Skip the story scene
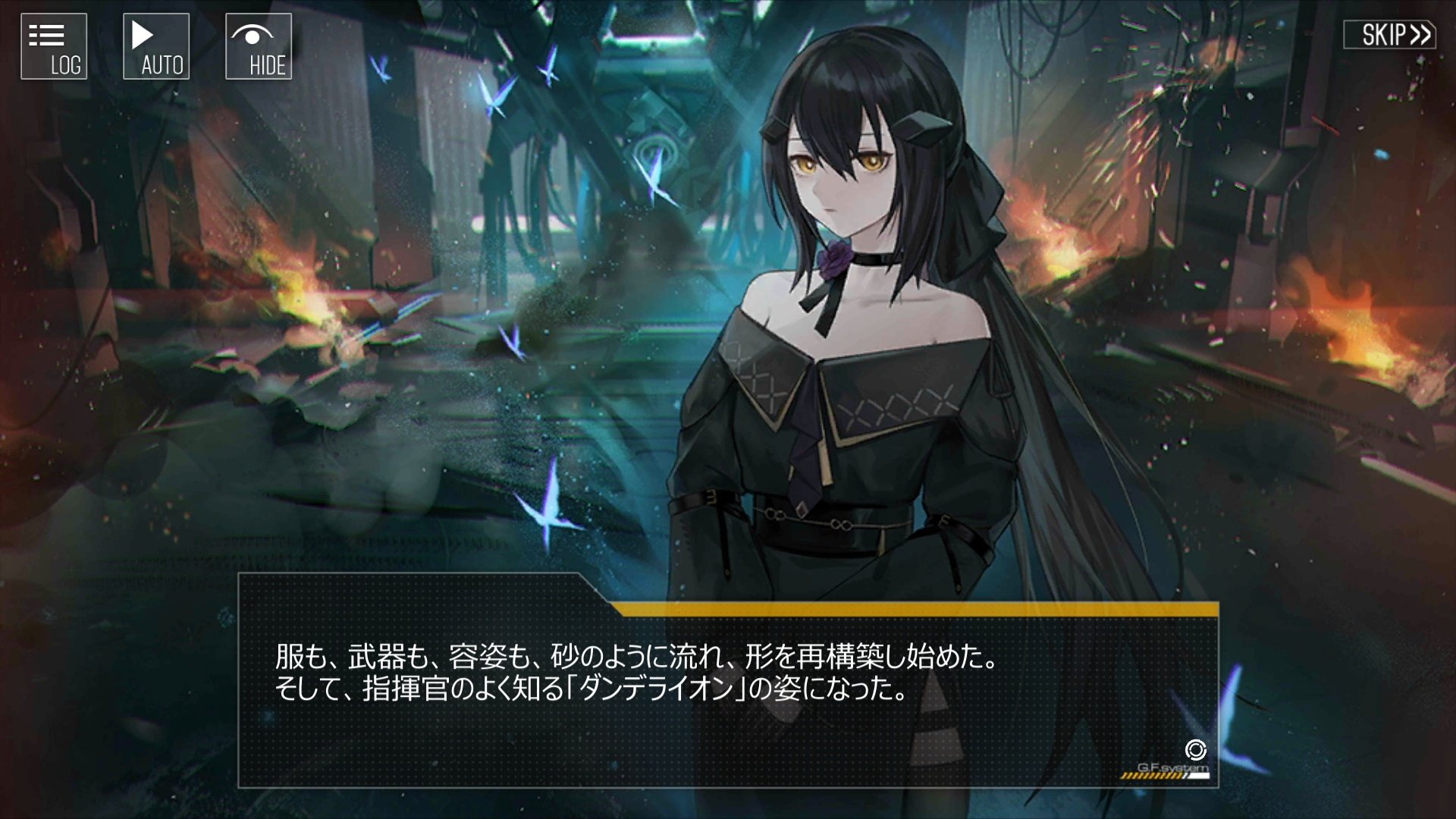Image resolution: width=1456 pixels, height=819 pixels. pyautogui.click(x=1389, y=35)
